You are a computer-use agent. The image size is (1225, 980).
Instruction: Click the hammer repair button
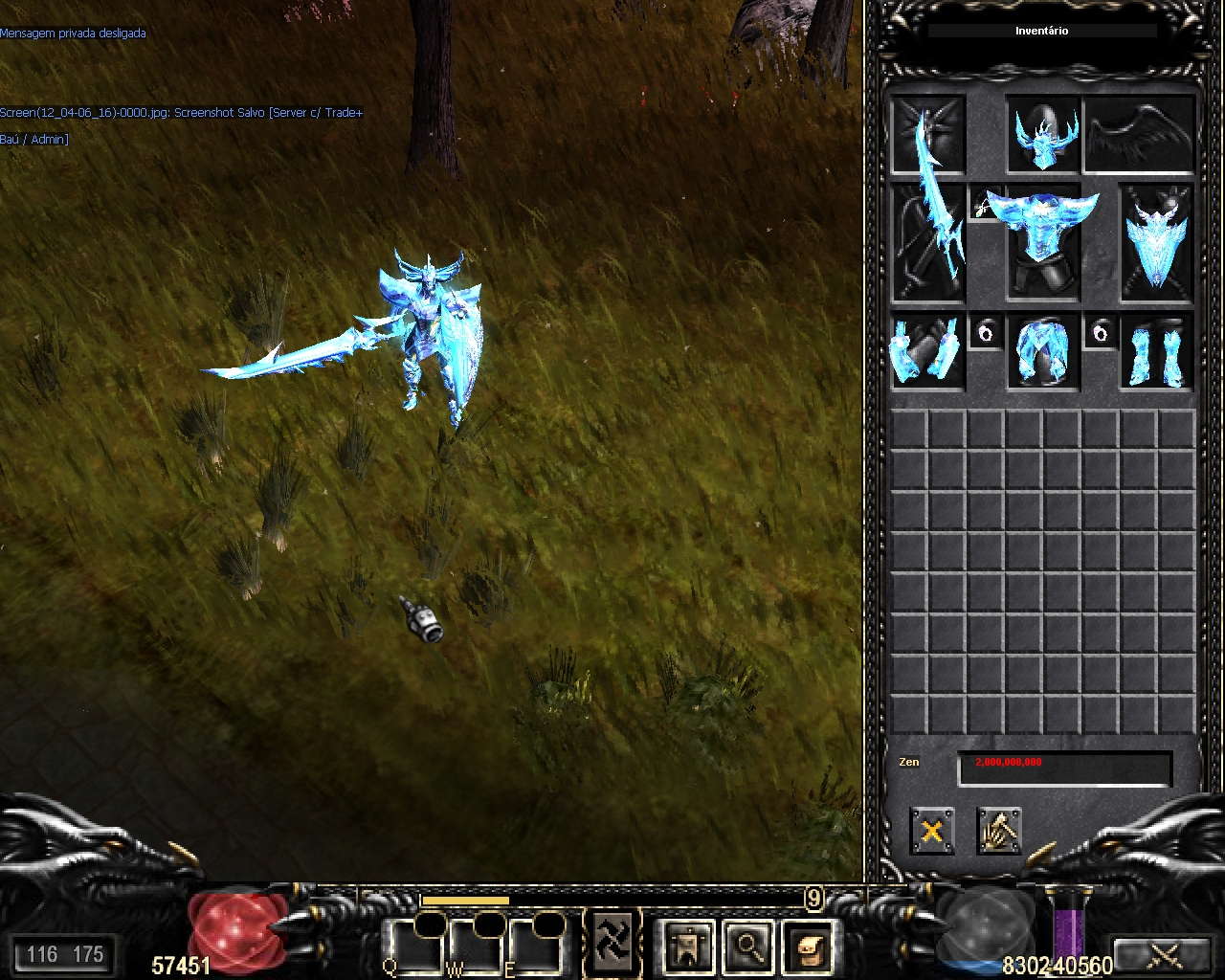[x=999, y=830]
